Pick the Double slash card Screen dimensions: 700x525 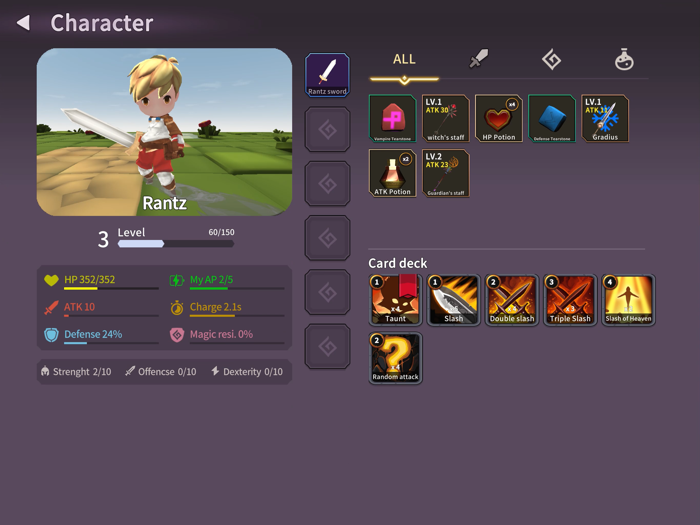click(512, 300)
